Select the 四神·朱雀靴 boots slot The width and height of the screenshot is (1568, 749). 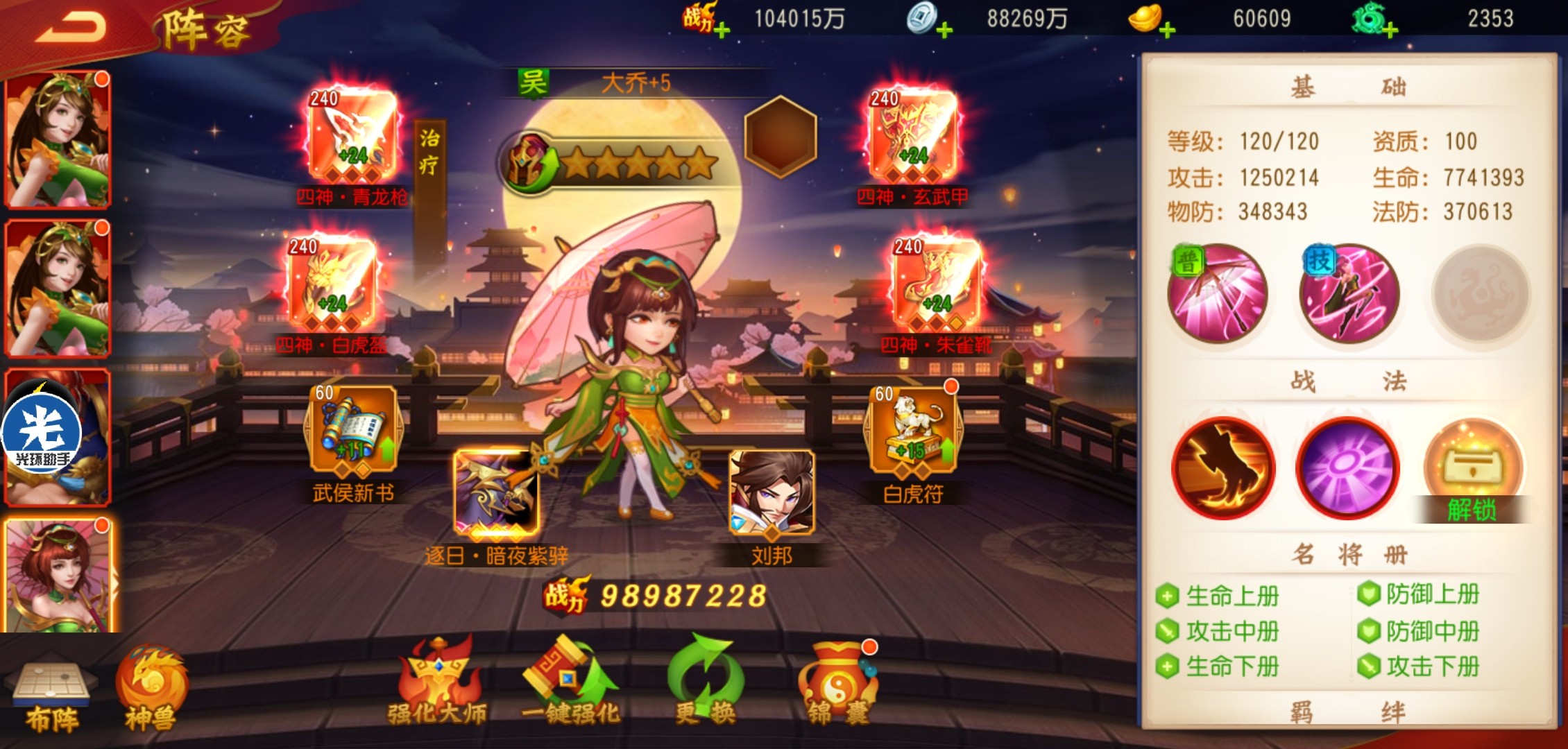point(936,284)
